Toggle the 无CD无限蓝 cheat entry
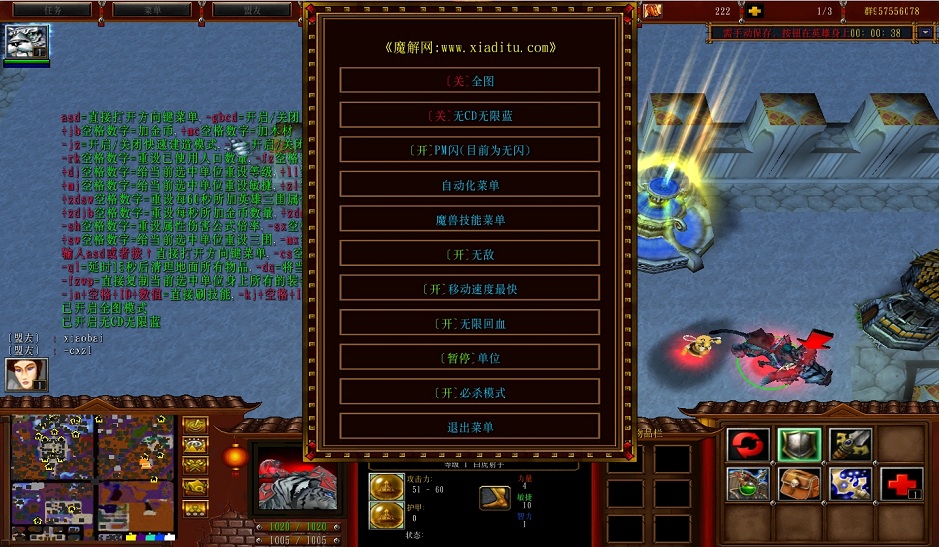 pyautogui.click(x=469, y=116)
